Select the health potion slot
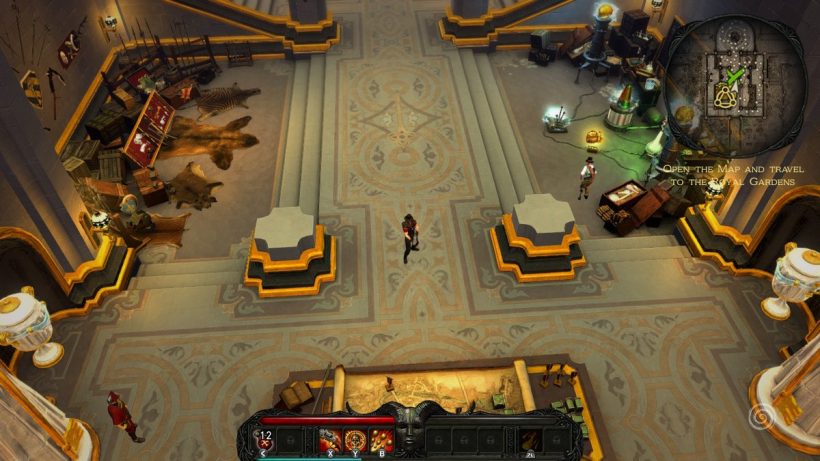The width and height of the screenshot is (820, 461). coord(264,438)
